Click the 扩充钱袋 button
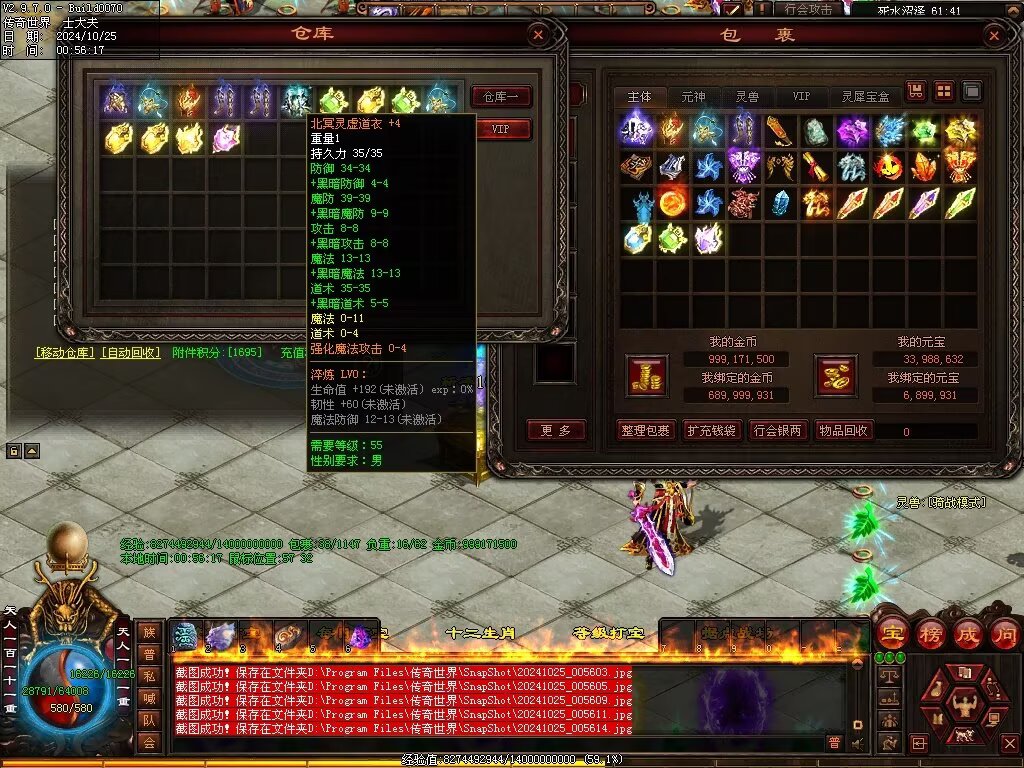Image resolution: width=1024 pixels, height=768 pixels. coord(711,431)
